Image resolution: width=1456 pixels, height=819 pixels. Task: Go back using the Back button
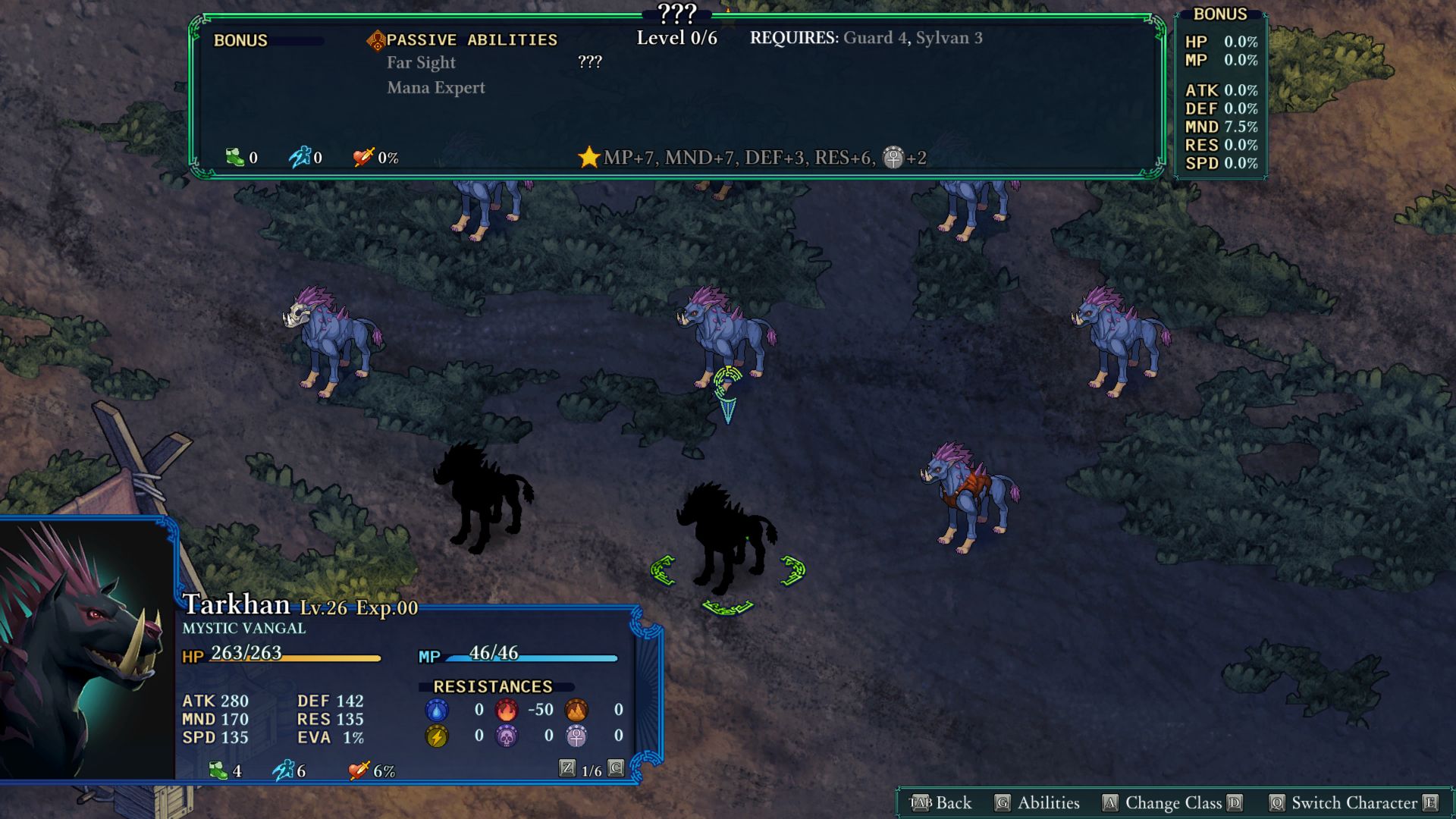pos(940,803)
